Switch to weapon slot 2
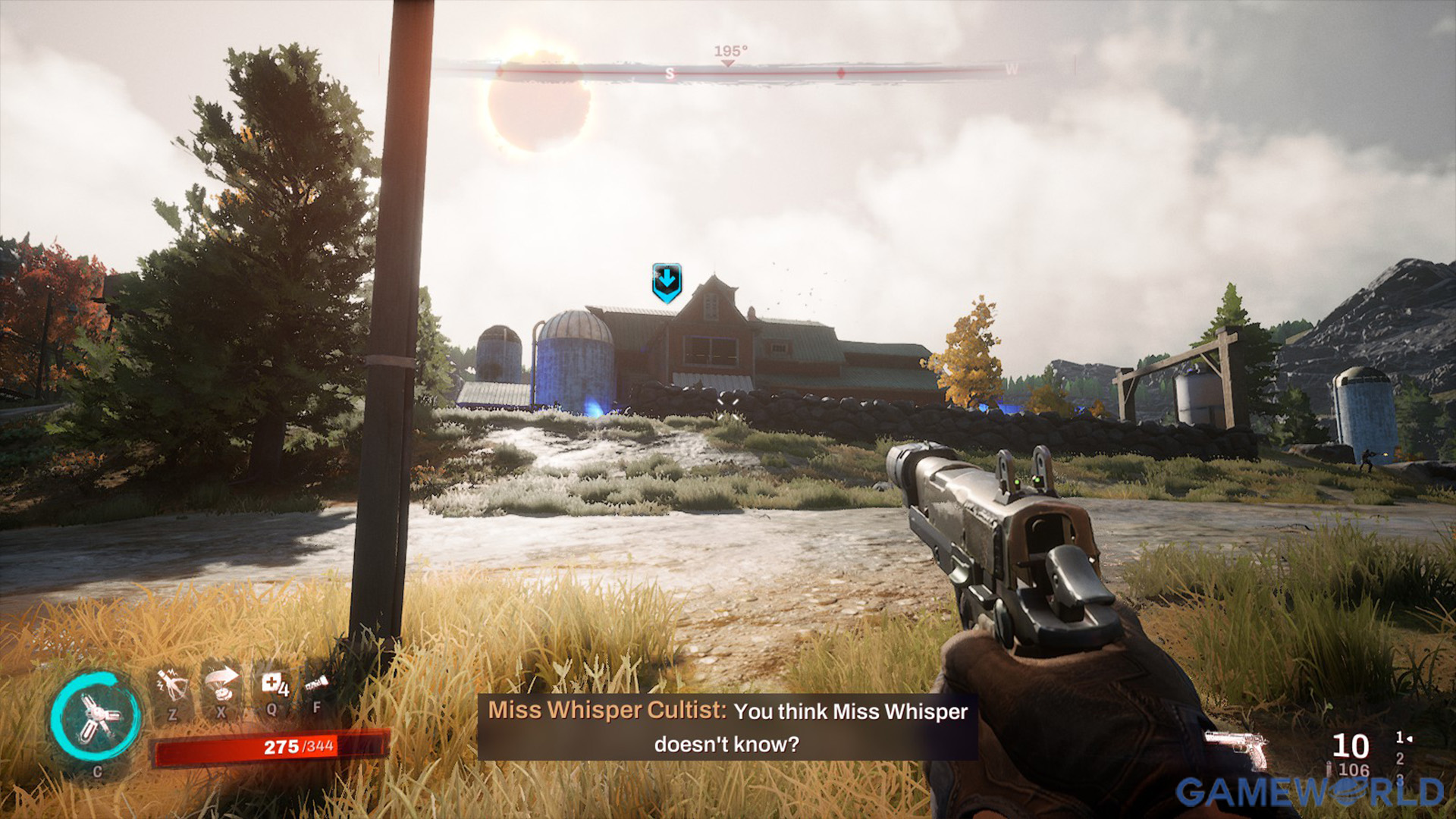 pyautogui.click(x=1399, y=758)
